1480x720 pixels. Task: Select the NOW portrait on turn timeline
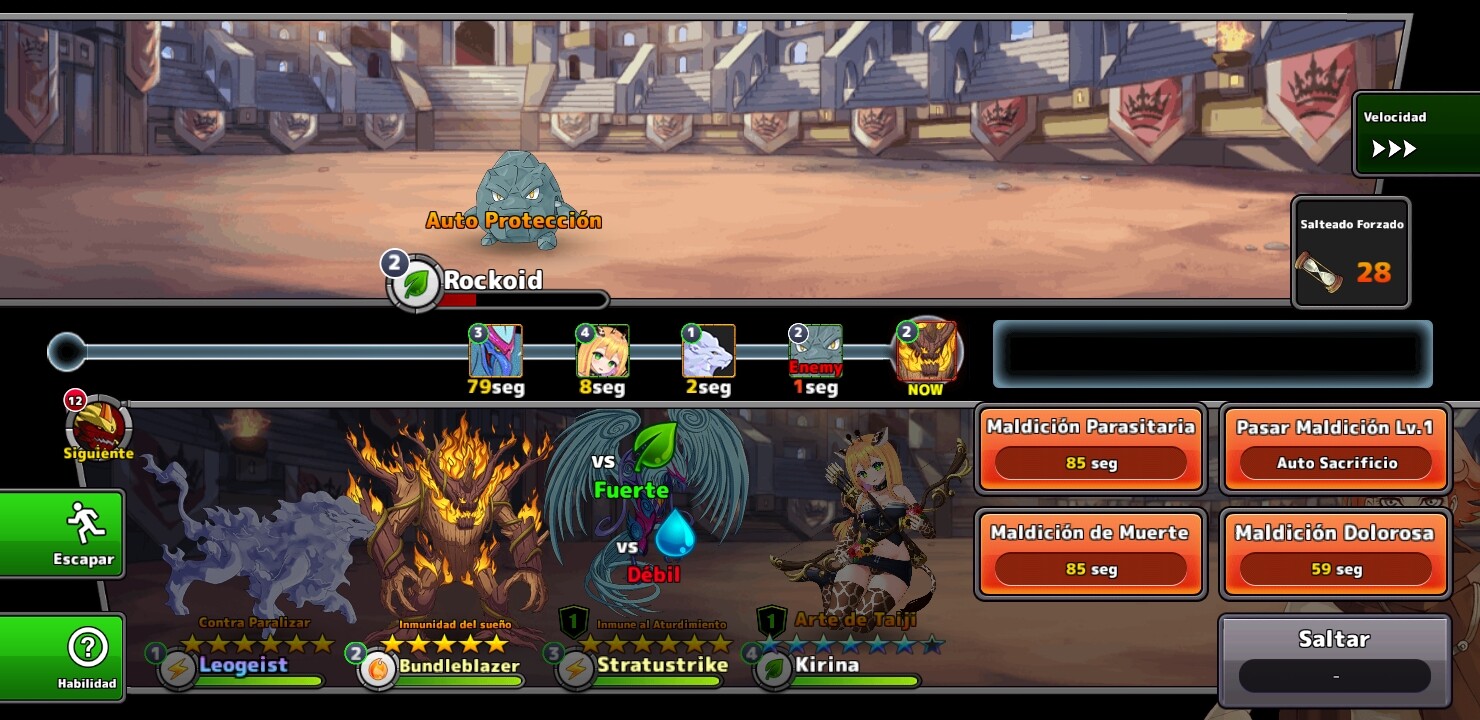[x=925, y=352]
